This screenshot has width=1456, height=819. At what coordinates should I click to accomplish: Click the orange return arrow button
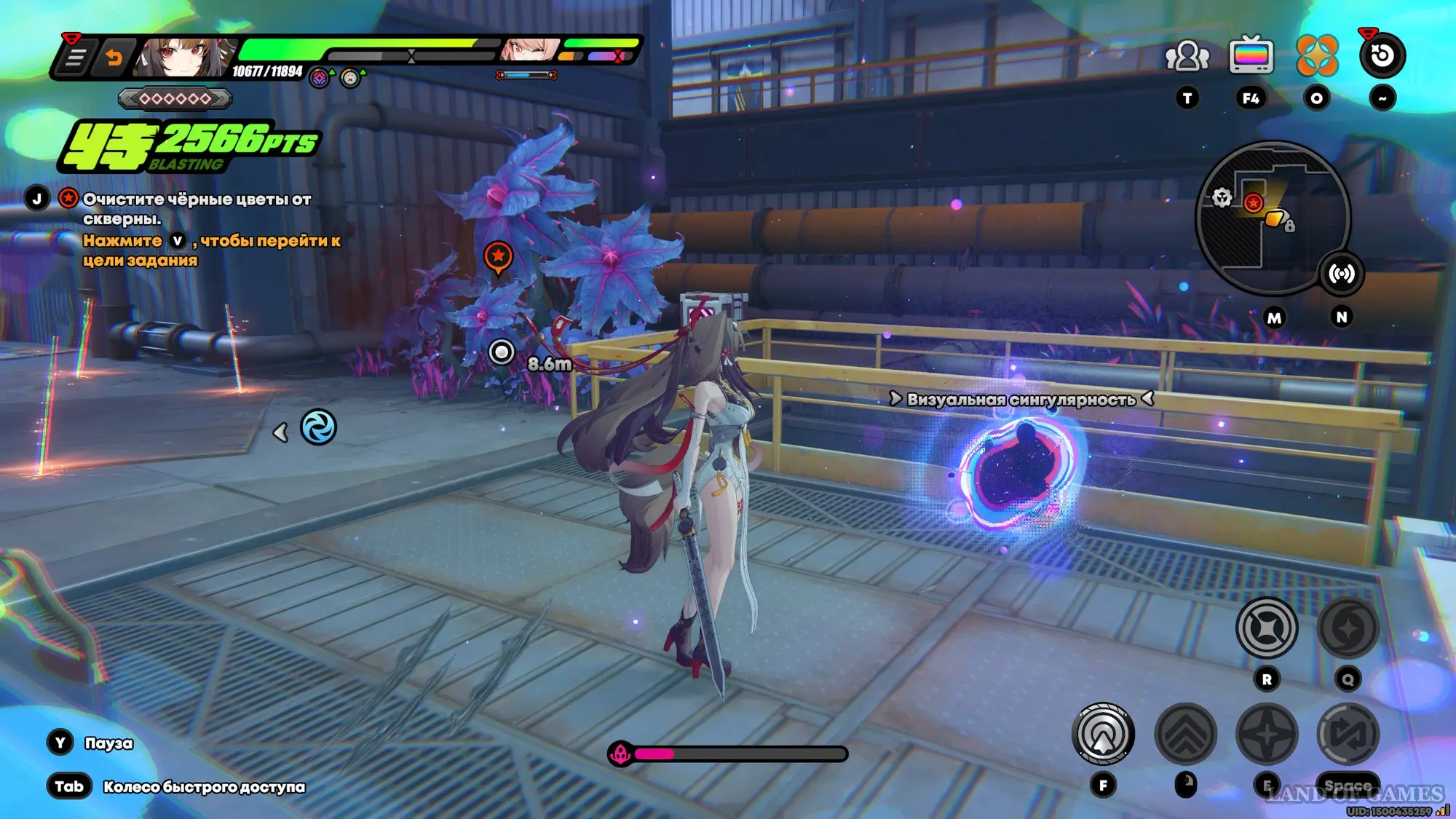click(114, 58)
